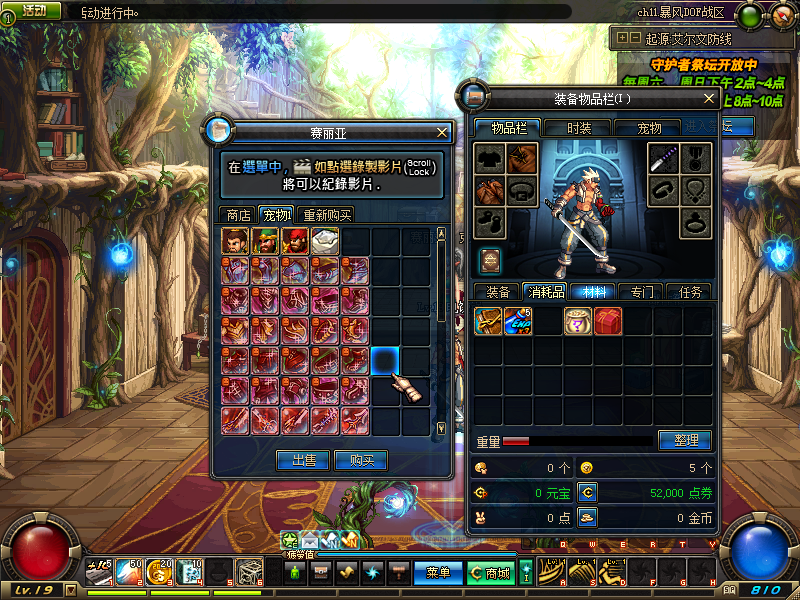The width and height of the screenshot is (800, 600).
Task: Close the 装备物品栏 inventory window
Action: pos(709,99)
